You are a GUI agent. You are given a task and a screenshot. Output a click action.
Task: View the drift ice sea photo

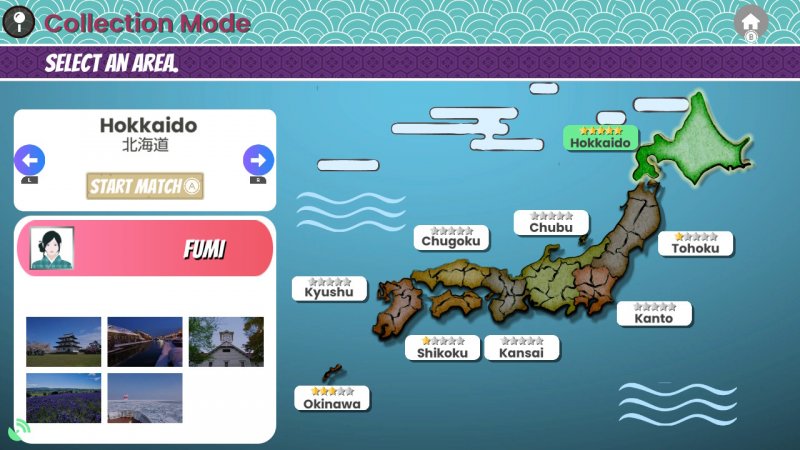[145, 398]
